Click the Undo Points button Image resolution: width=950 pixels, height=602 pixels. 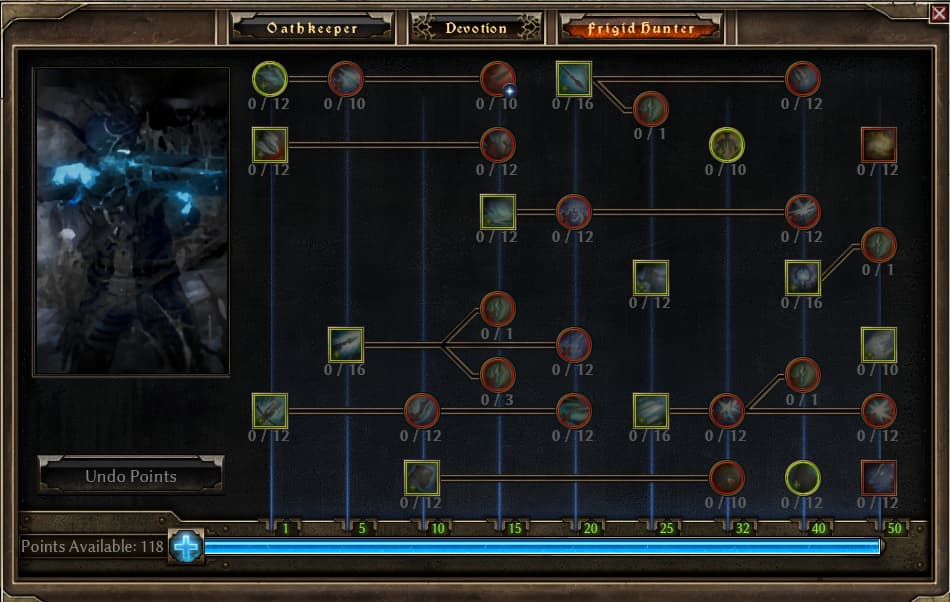131,476
